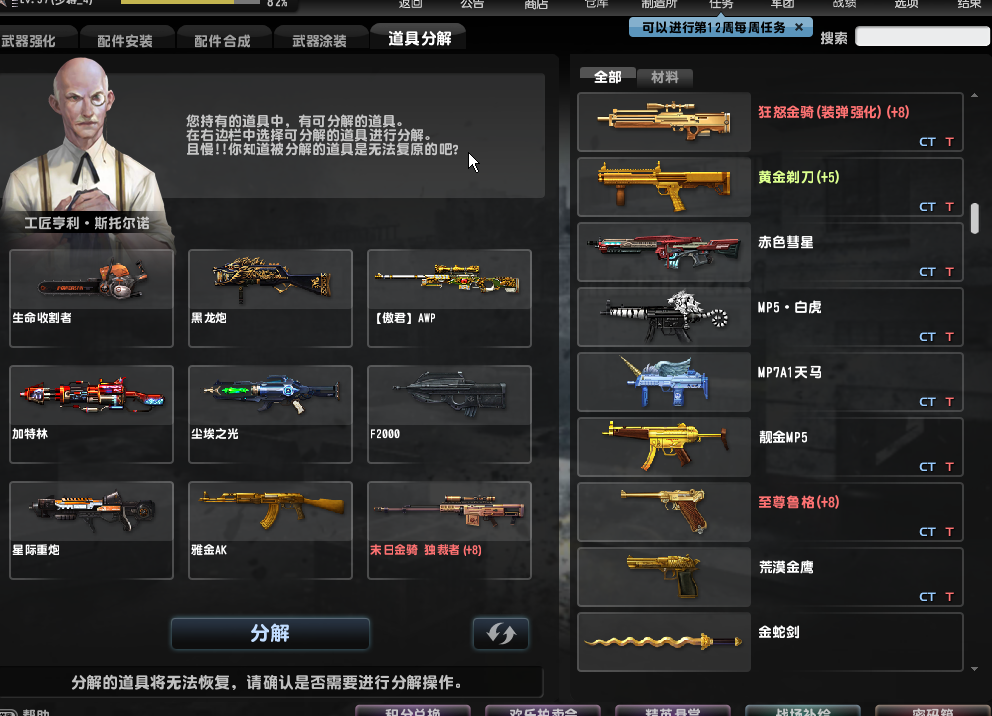Switch to the 武器强化 tab
This screenshot has height=716, width=992.
click(x=30, y=41)
